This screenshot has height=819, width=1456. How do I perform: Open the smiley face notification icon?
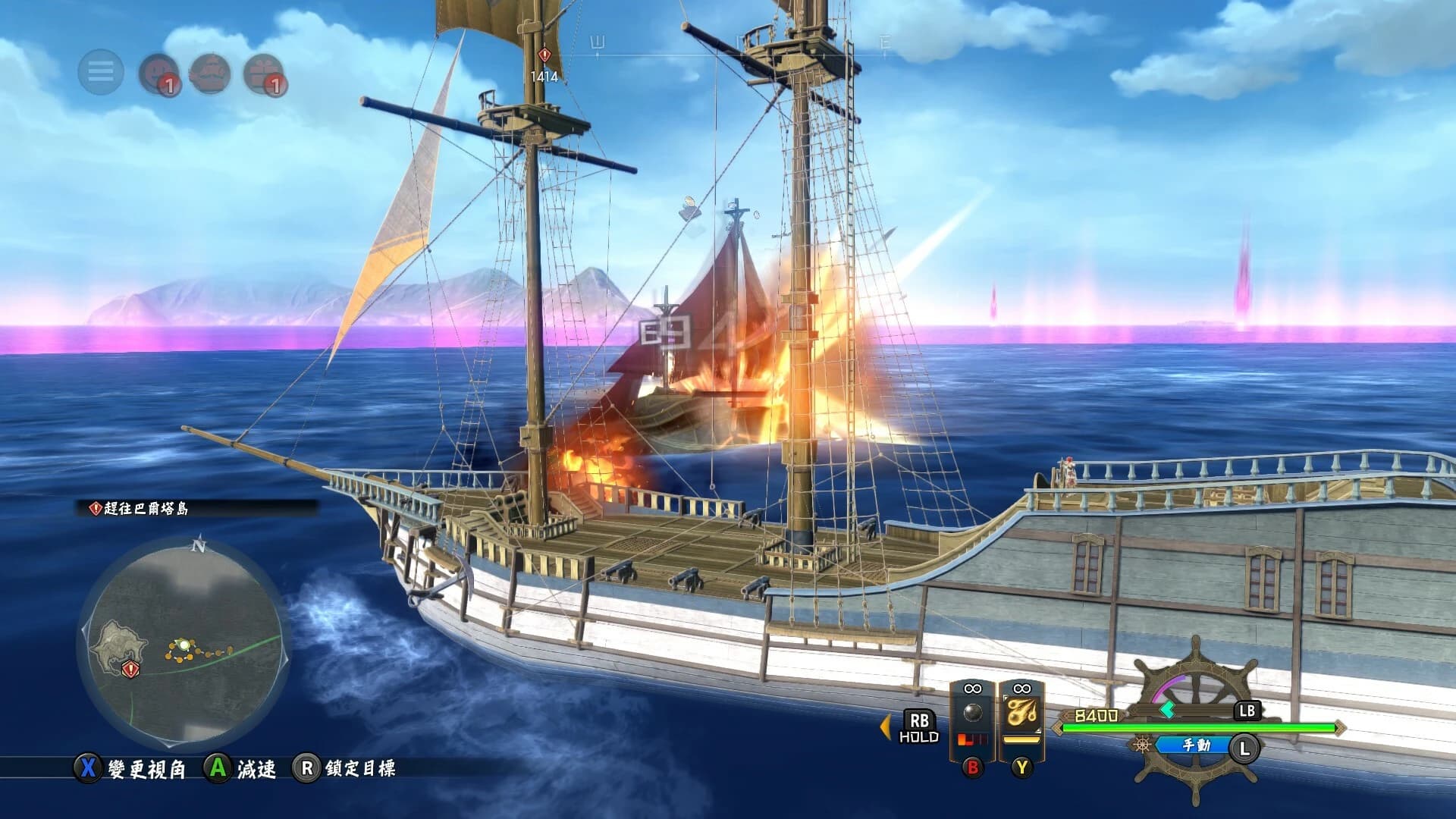coord(158,74)
